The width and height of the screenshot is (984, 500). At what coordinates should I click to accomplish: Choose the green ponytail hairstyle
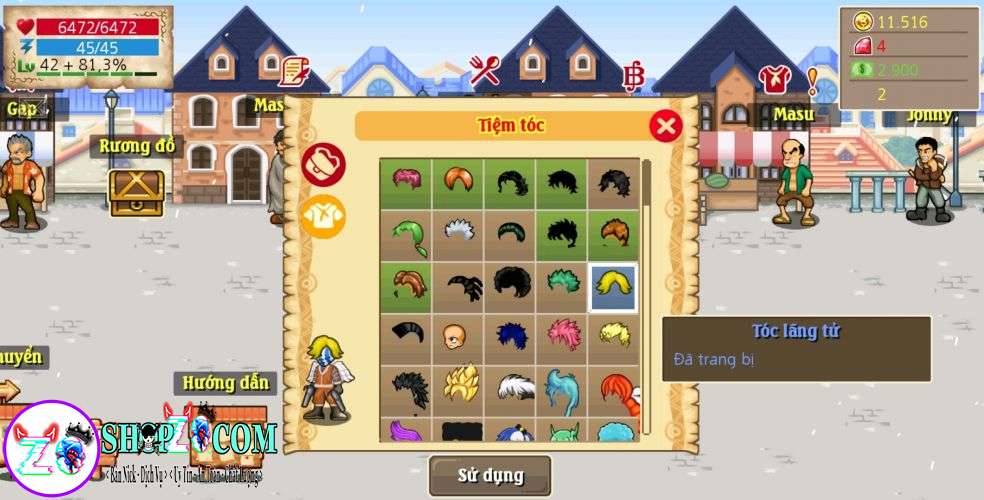click(406, 235)
